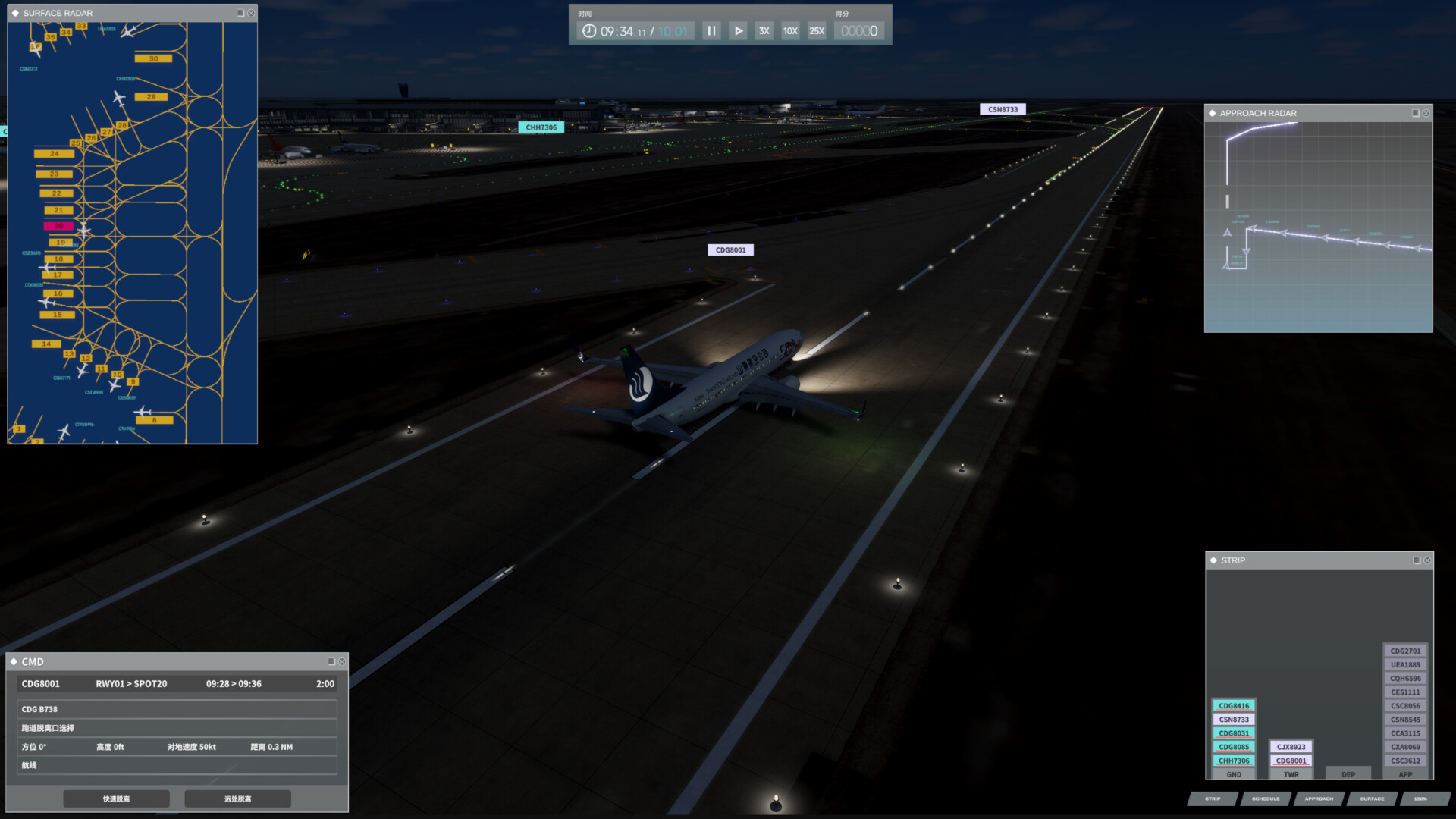This screenshot has width=1456, height=819.
Task: Click the airplane icon near spot 8 on surface radar
Action: coord(143,412)
